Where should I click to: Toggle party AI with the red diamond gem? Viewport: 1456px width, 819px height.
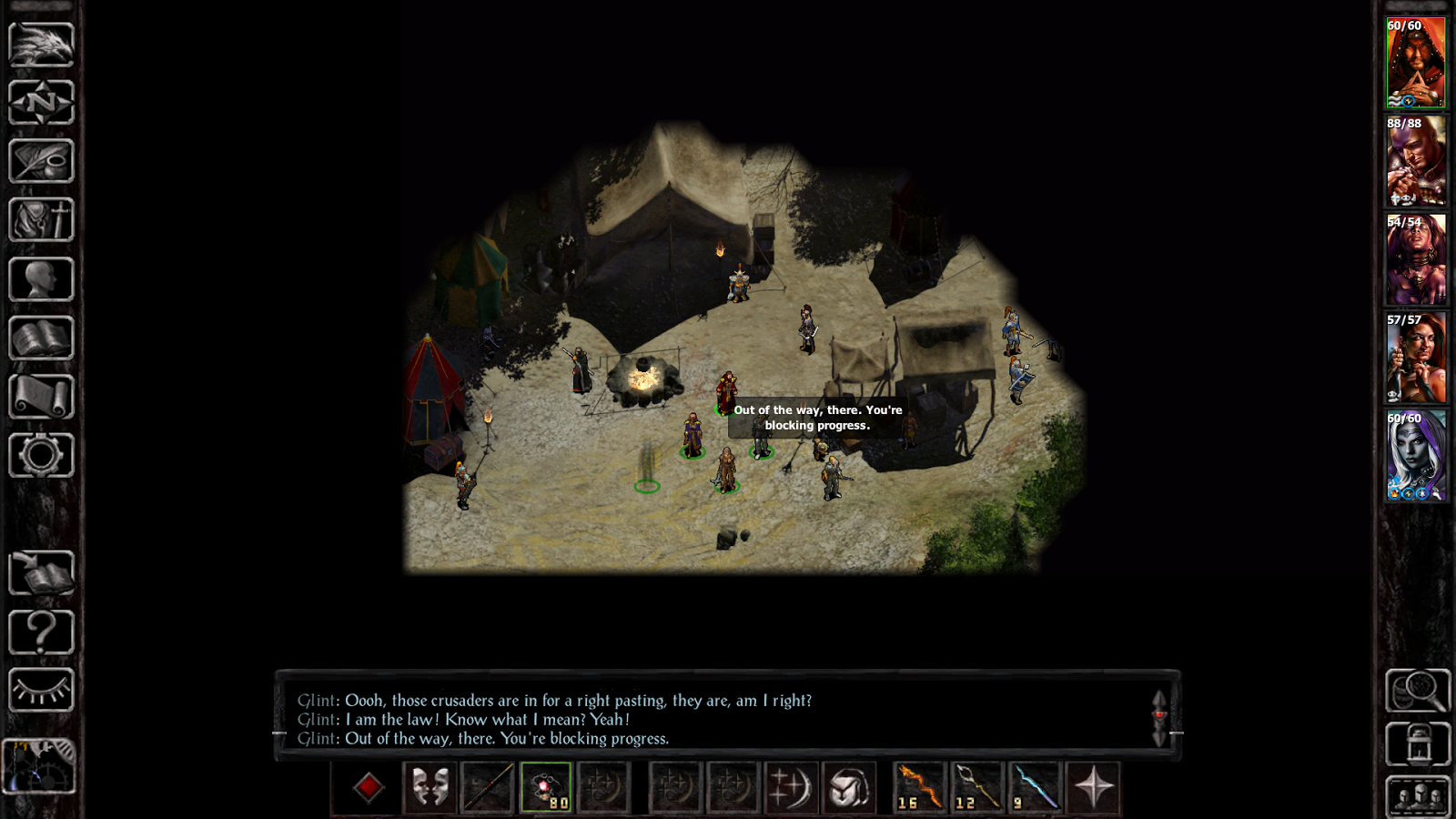[x=368, y=786]
